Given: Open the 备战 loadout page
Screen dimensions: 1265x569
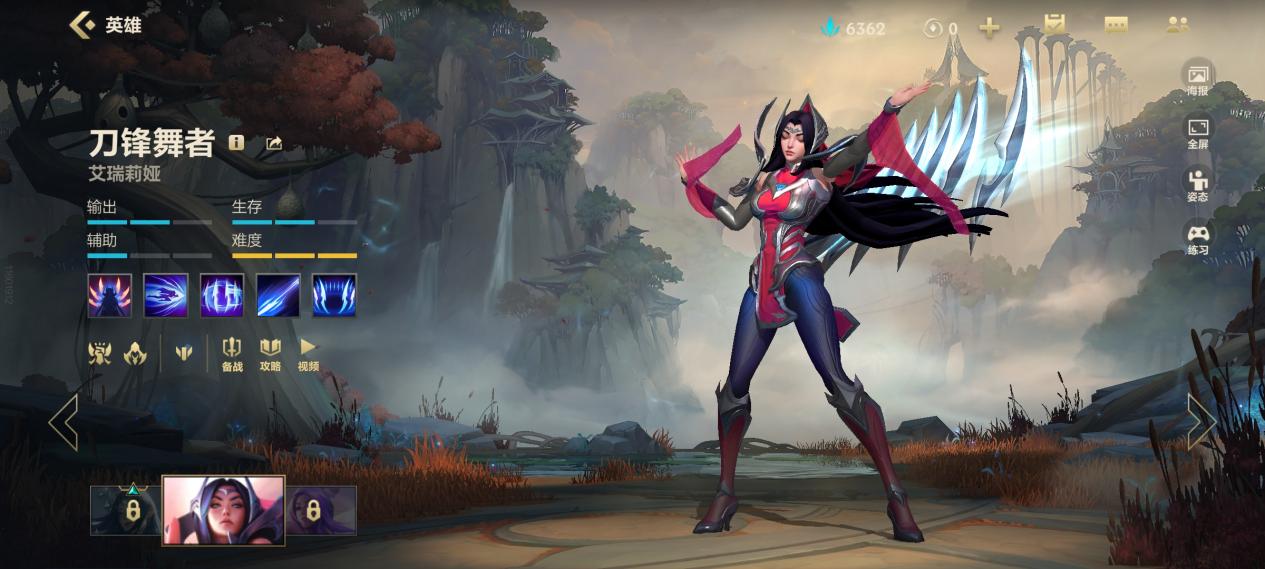Looking at the screenshot, I should coord(232,354).
